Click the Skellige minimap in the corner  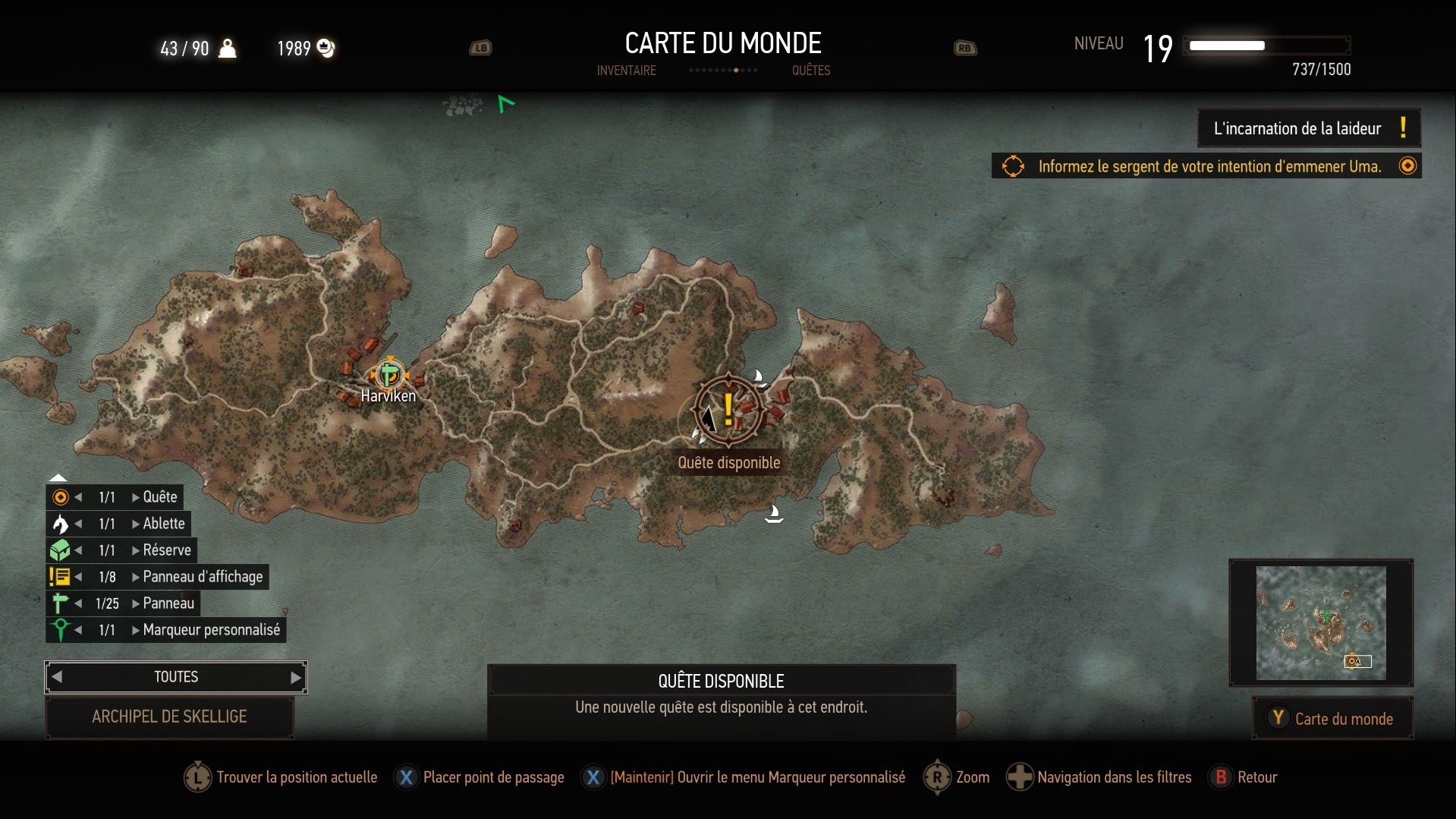(1320, 622)
